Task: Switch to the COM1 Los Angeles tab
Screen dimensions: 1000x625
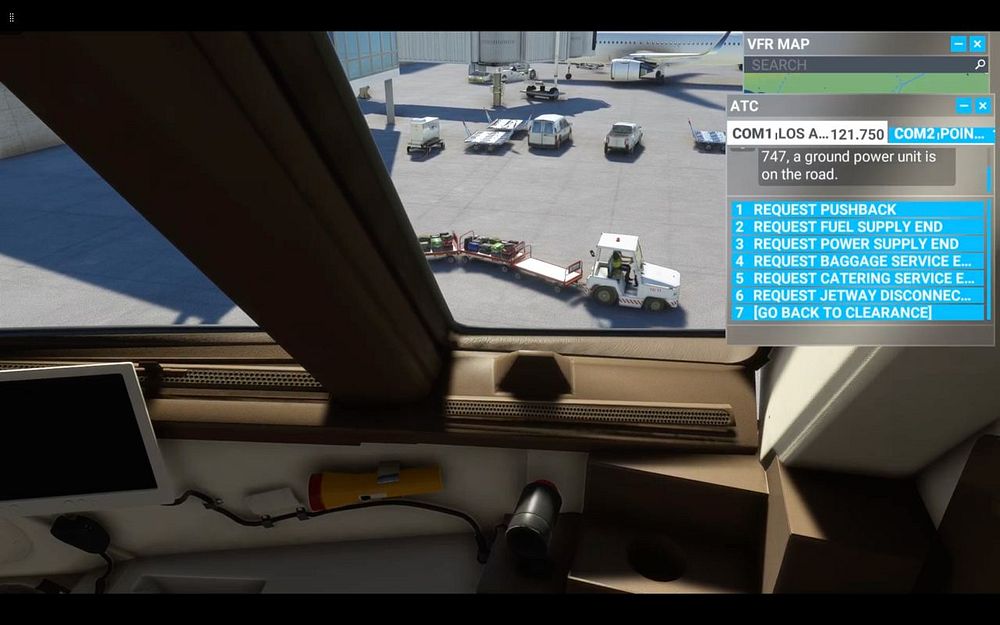Action: [x=807, y=133]
